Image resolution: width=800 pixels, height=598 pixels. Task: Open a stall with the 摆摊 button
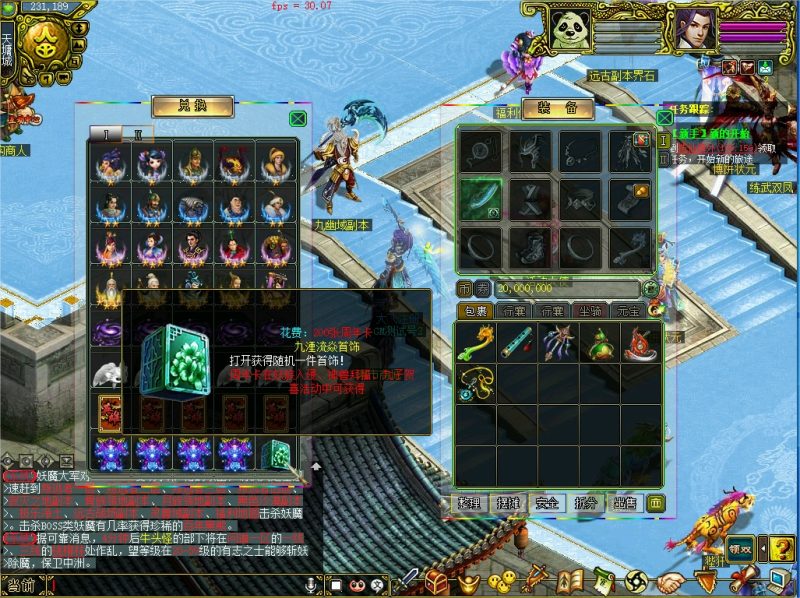(508, 502)
